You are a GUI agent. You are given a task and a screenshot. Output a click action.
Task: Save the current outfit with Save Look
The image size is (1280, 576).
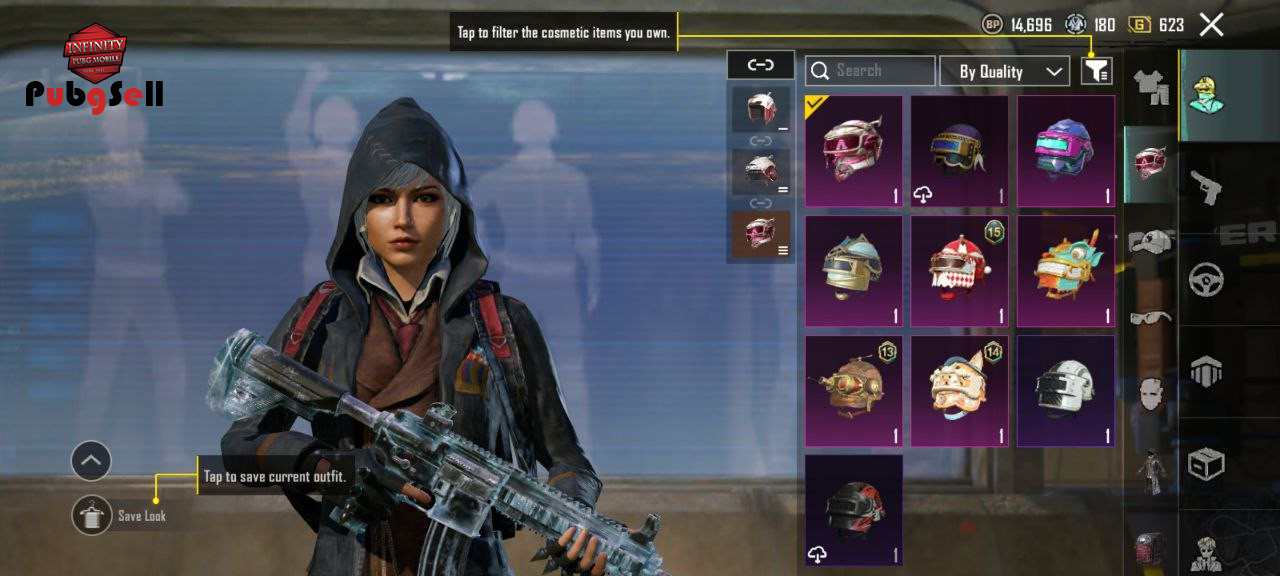(x=92, y=515)
